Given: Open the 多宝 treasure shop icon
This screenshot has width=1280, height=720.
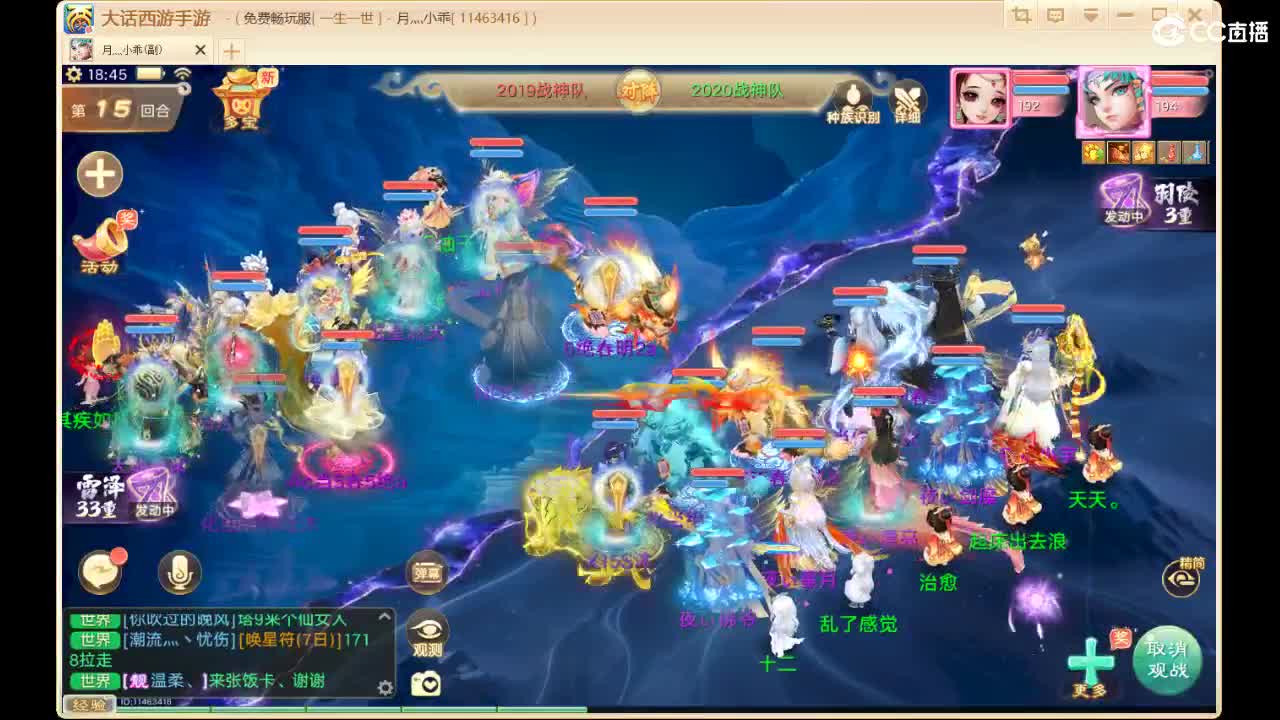Looking at the screenshot, I should point(240,105).
